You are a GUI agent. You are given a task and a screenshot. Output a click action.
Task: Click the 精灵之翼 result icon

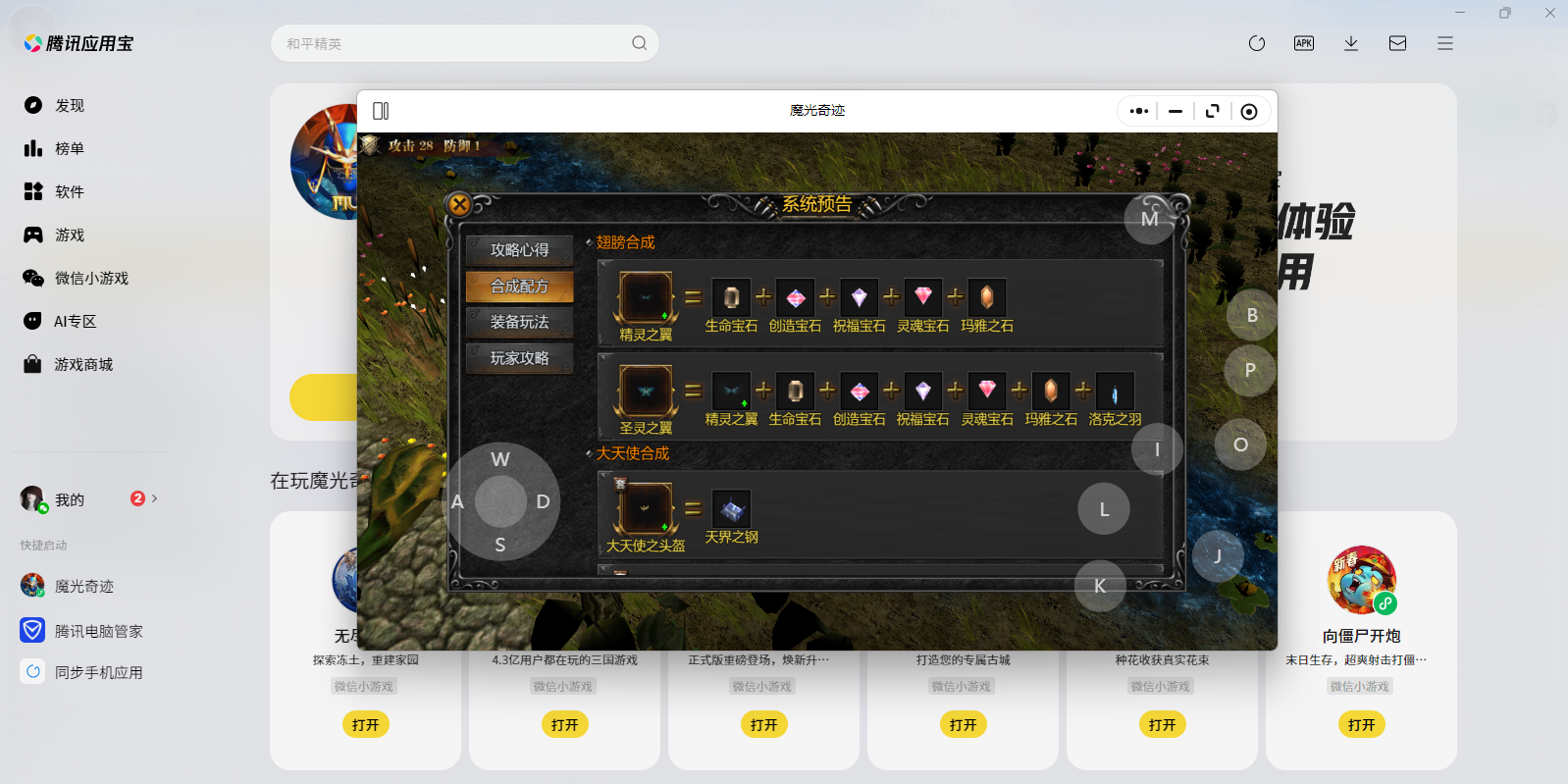pyautogui.click(x=646, y=297)
